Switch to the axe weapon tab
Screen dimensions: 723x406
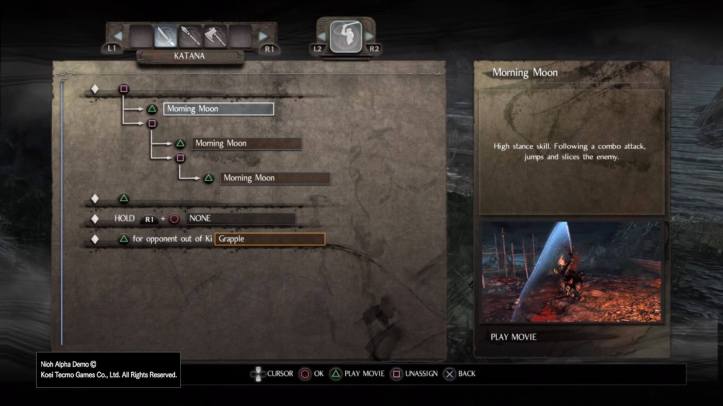pos(214,37)
